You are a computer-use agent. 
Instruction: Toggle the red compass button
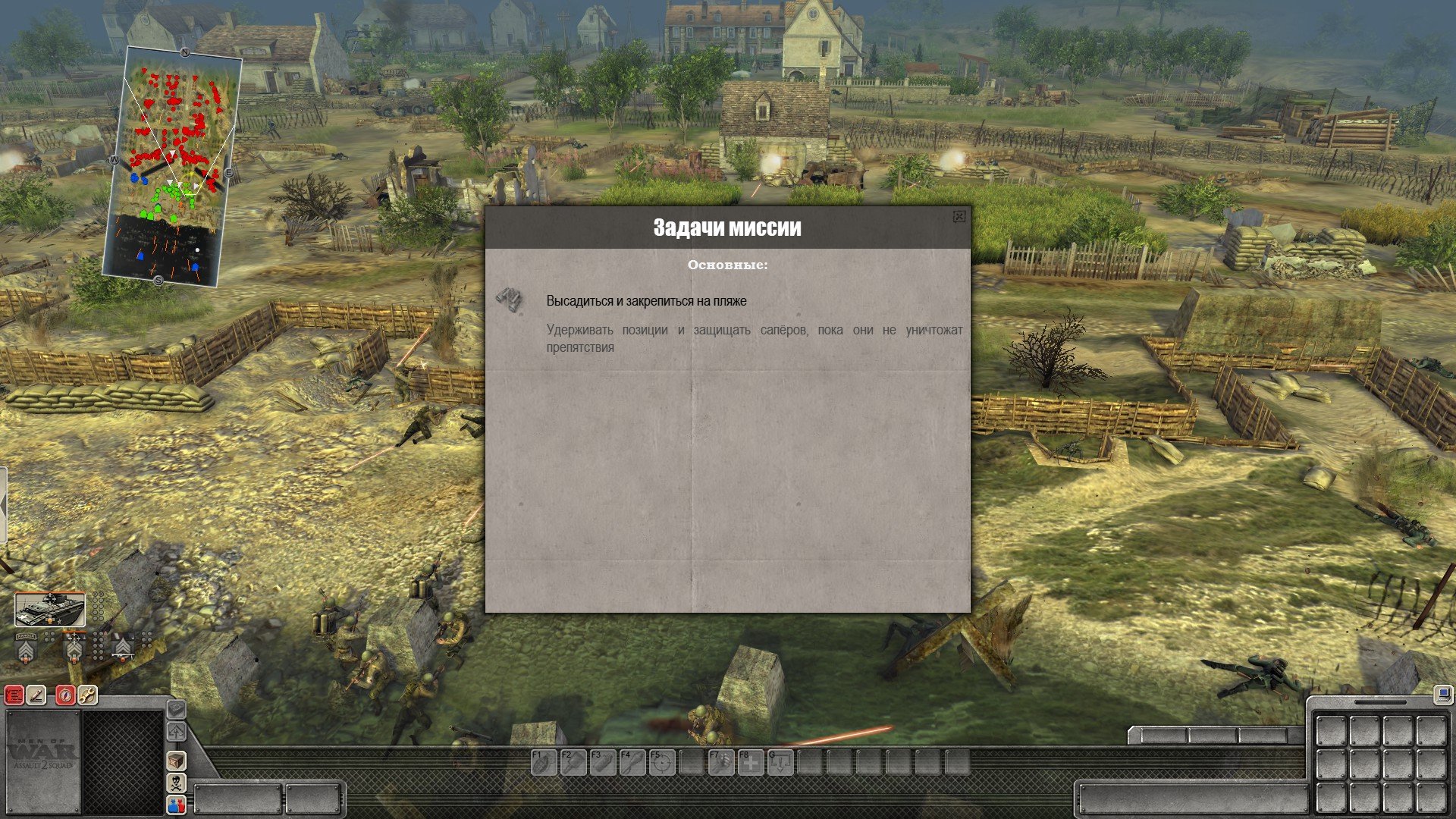coord(65,695)
